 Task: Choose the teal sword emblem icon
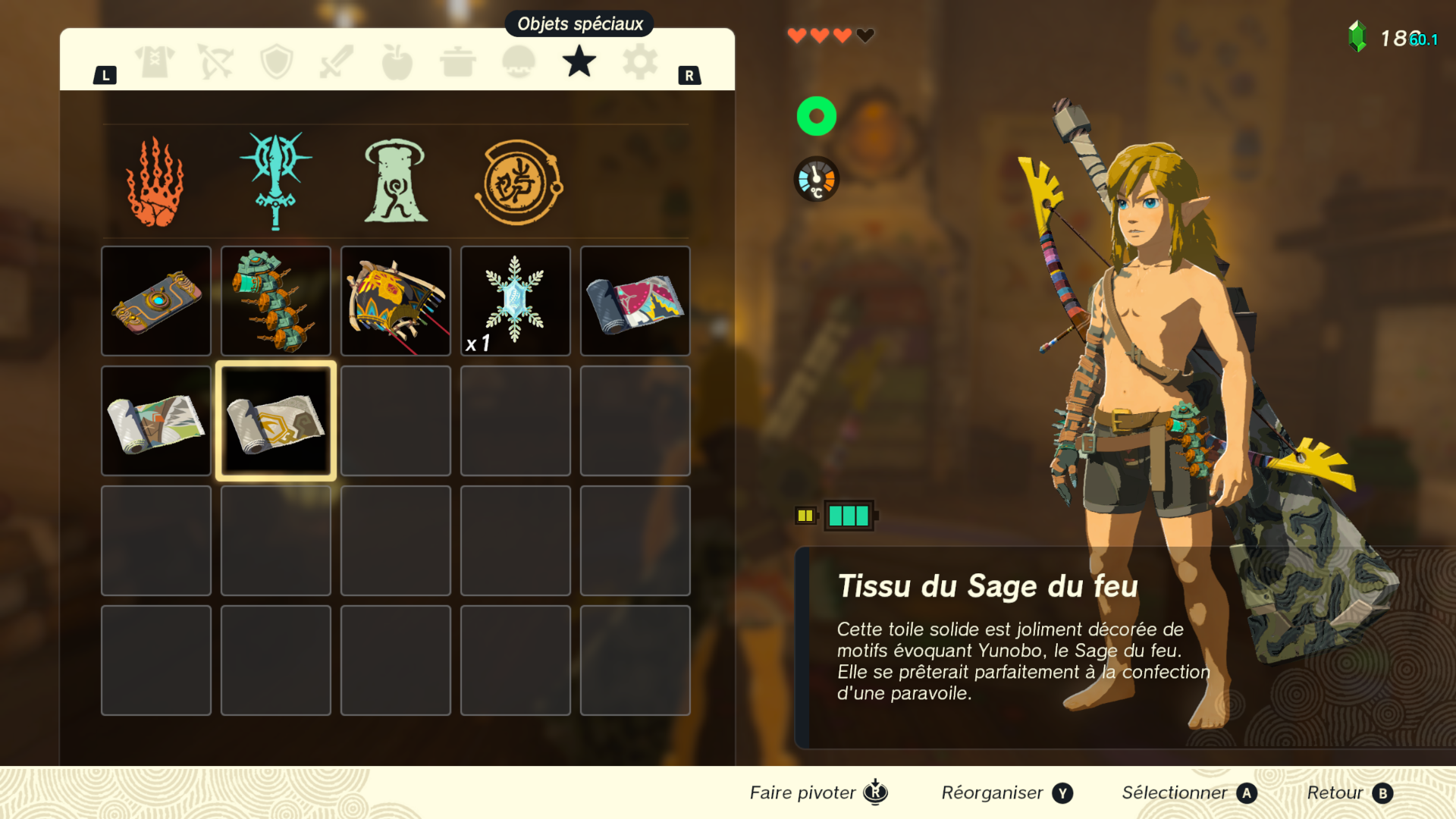point(275,181)
